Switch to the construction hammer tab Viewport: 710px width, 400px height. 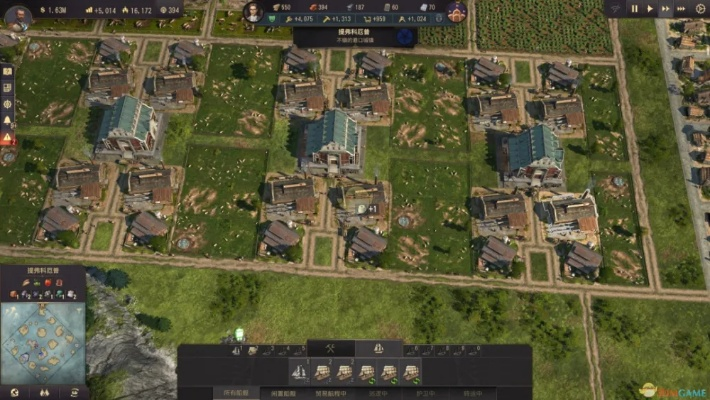(x=328, y=349)
